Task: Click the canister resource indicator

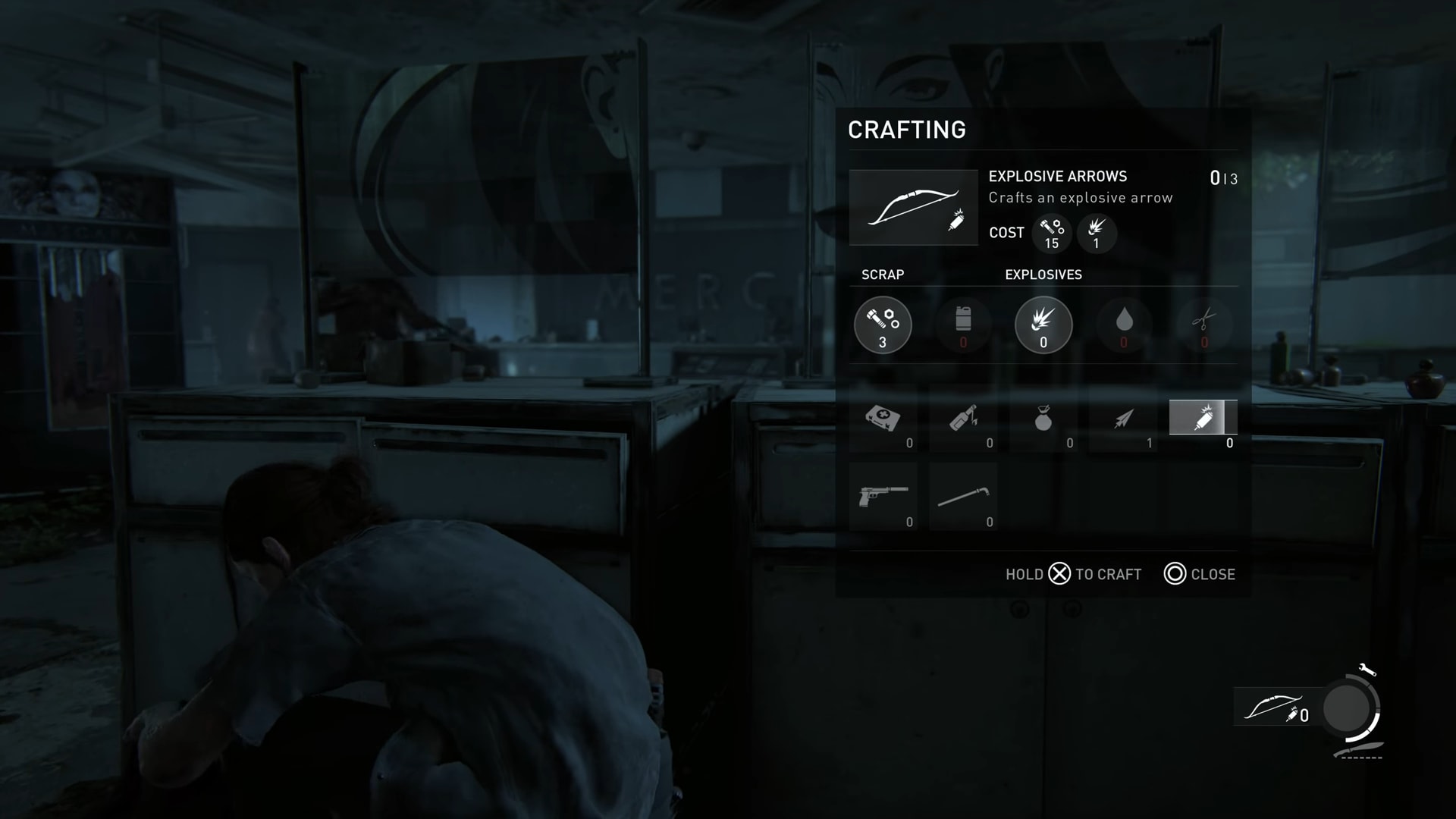Action: (963, 325)
